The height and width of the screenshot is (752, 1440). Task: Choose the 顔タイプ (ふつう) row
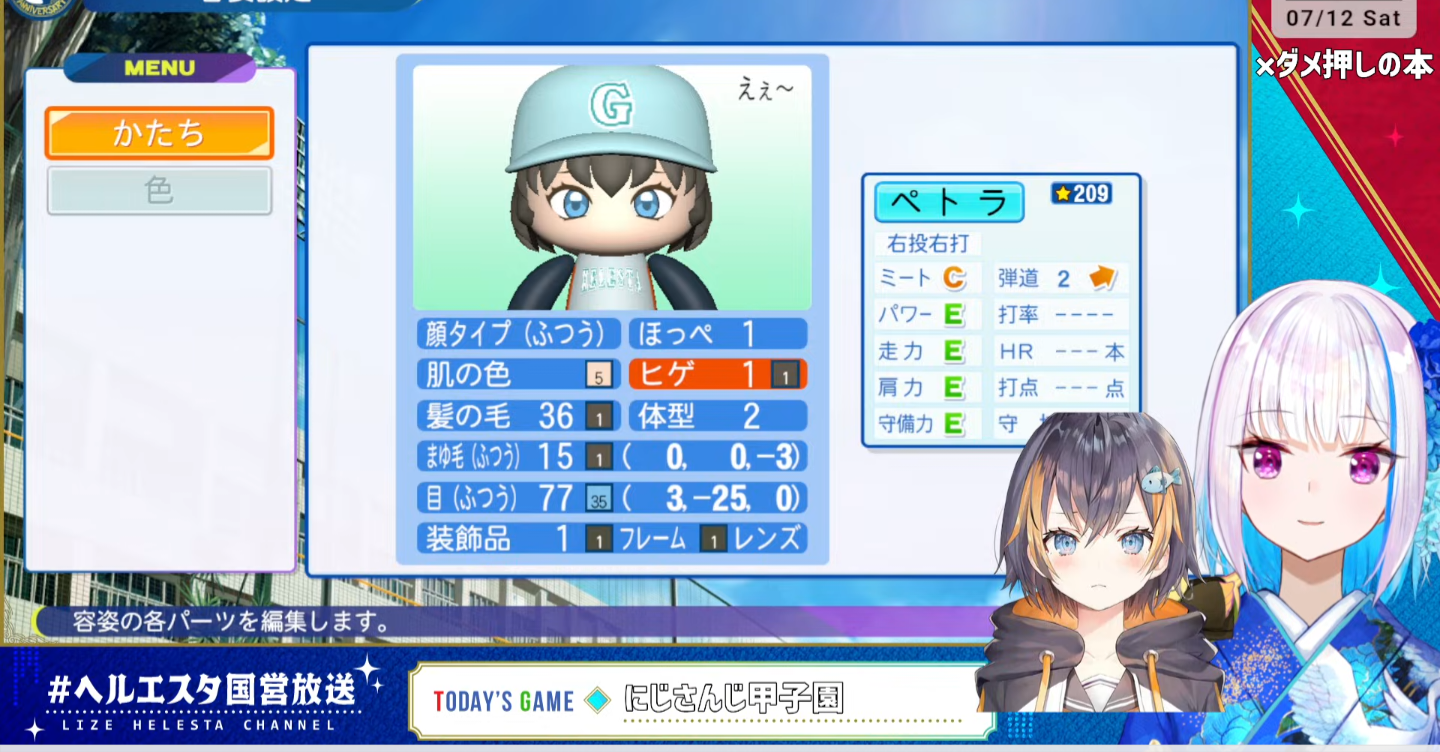[518, 333]
